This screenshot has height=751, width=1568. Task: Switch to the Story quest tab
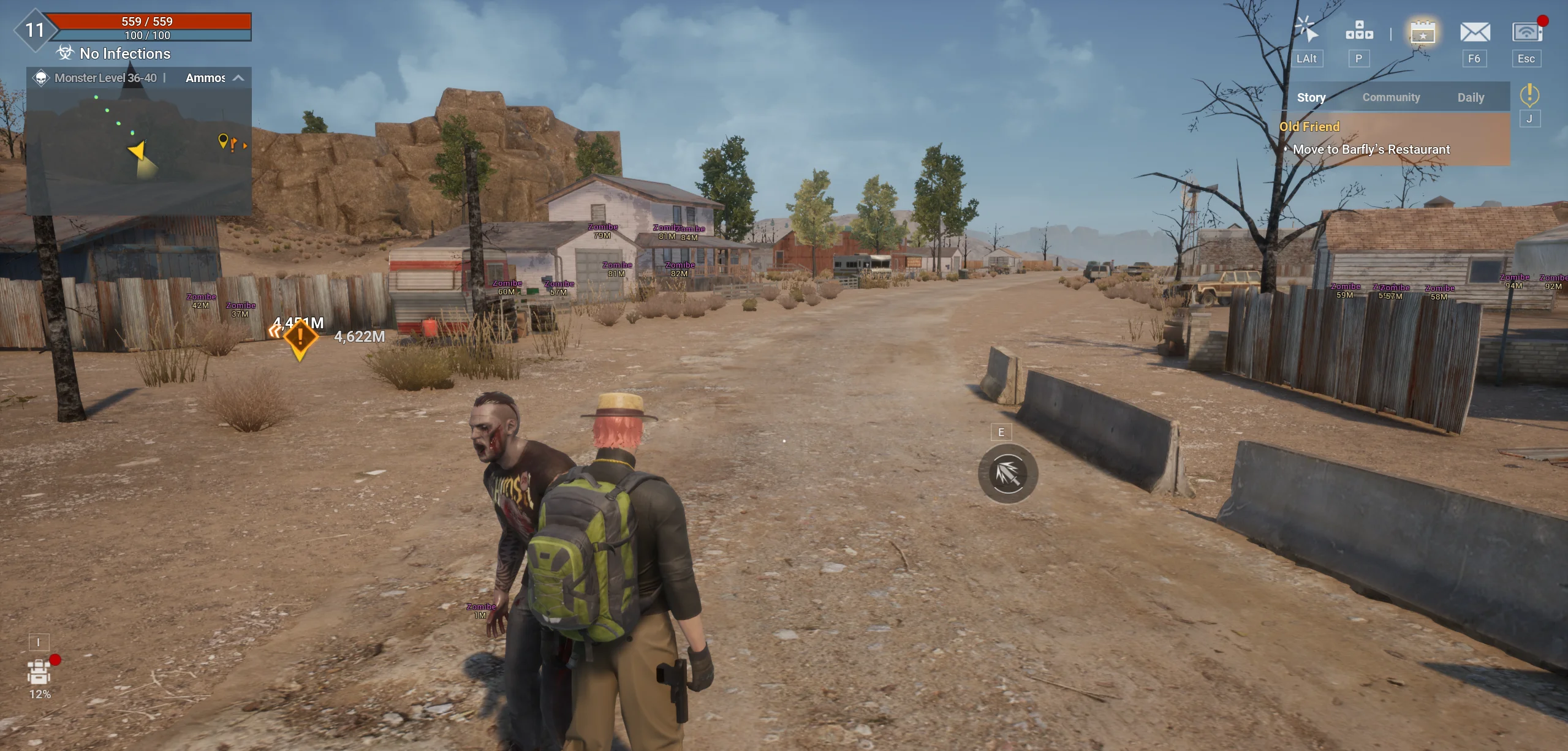1311,97
